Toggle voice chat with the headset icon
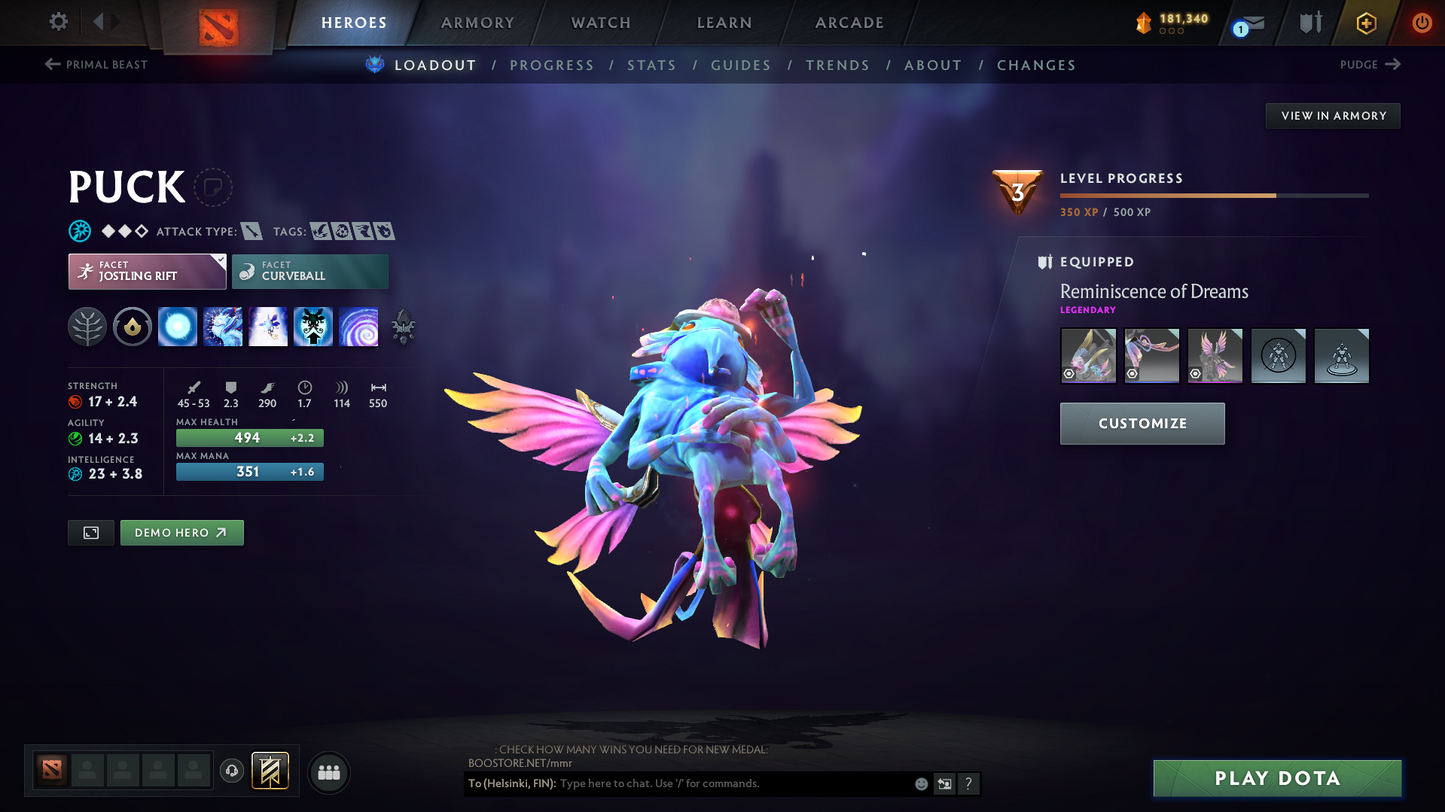This screenshot has width=1445, height=812. 232,770
